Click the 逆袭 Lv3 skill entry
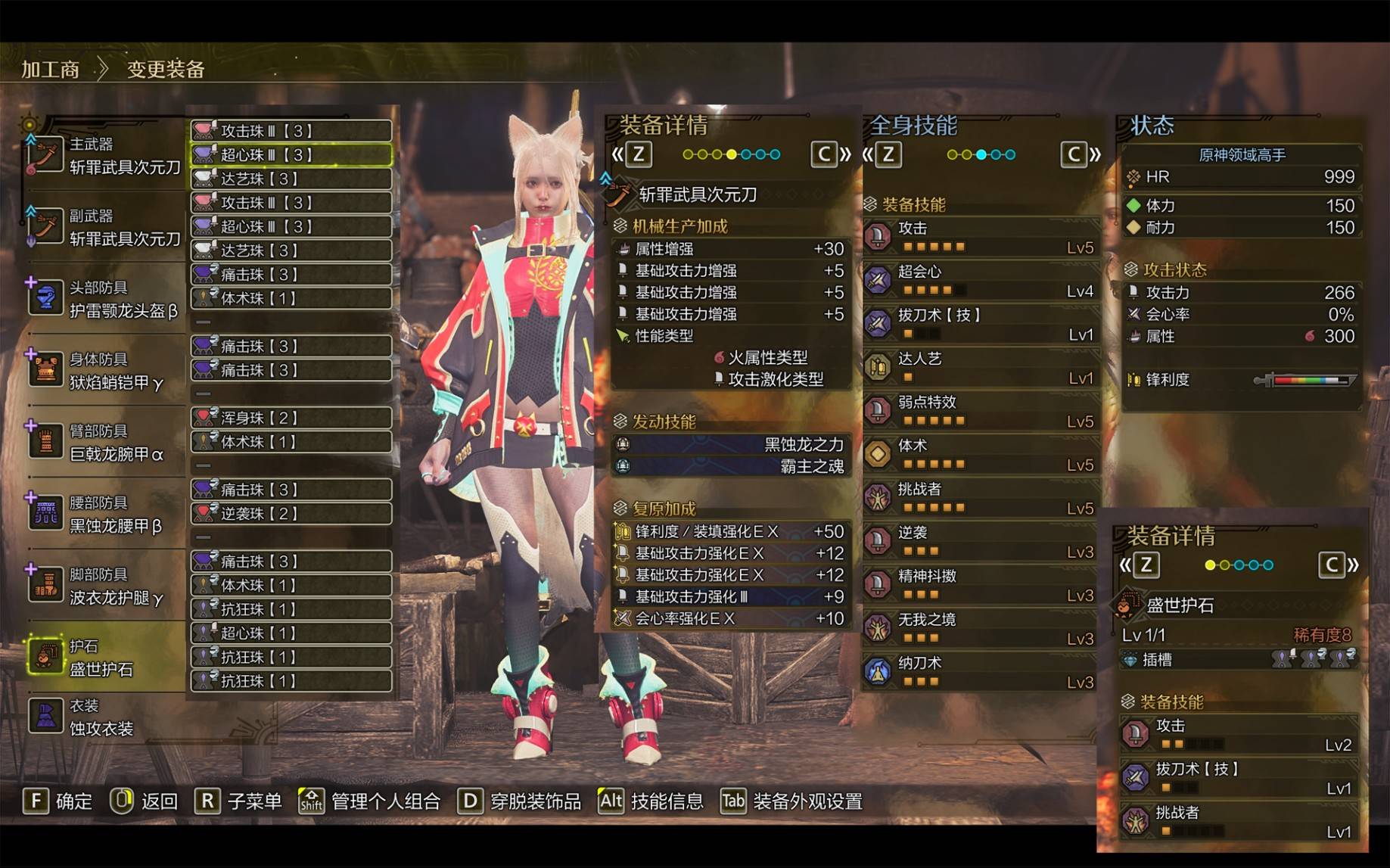1390x868 pixels. point(981,542)
